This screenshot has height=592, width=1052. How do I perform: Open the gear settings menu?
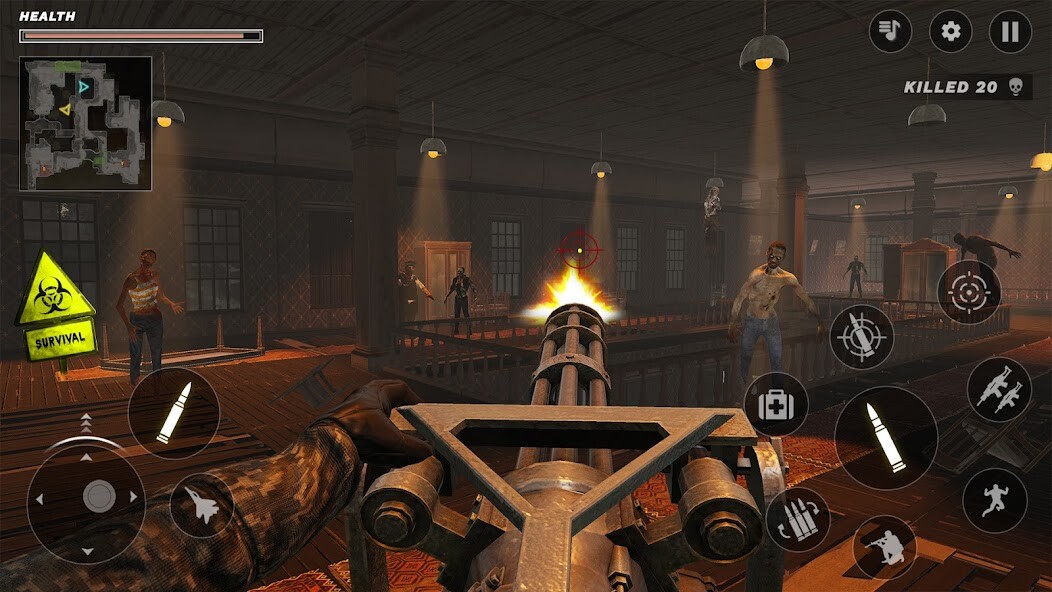(950, 31)
